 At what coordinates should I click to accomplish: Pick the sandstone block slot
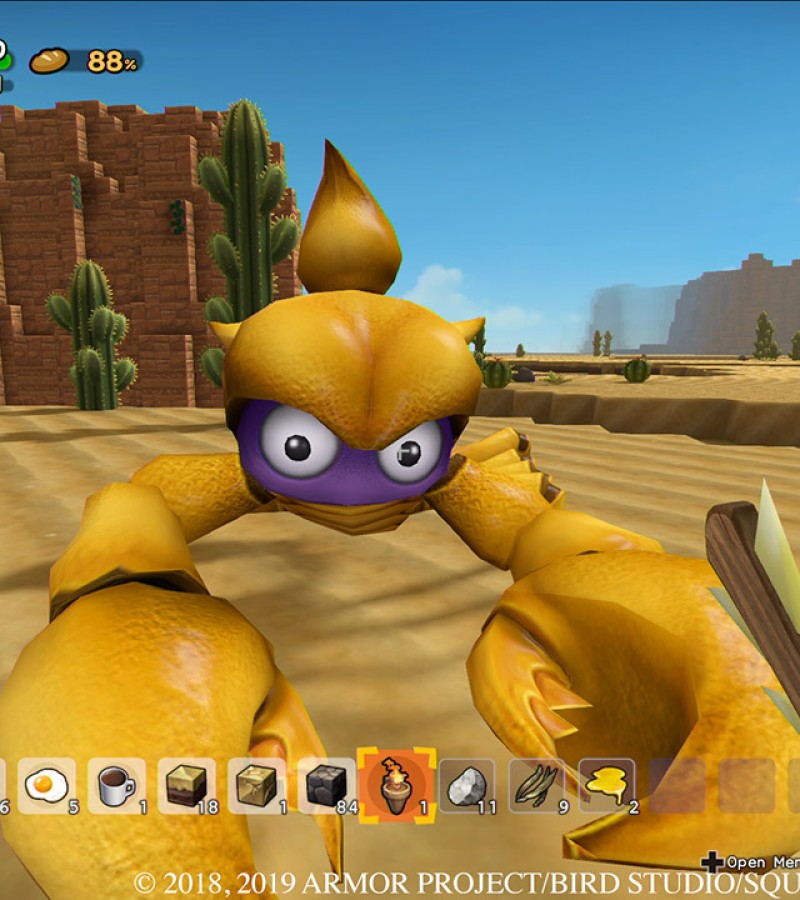256,785
